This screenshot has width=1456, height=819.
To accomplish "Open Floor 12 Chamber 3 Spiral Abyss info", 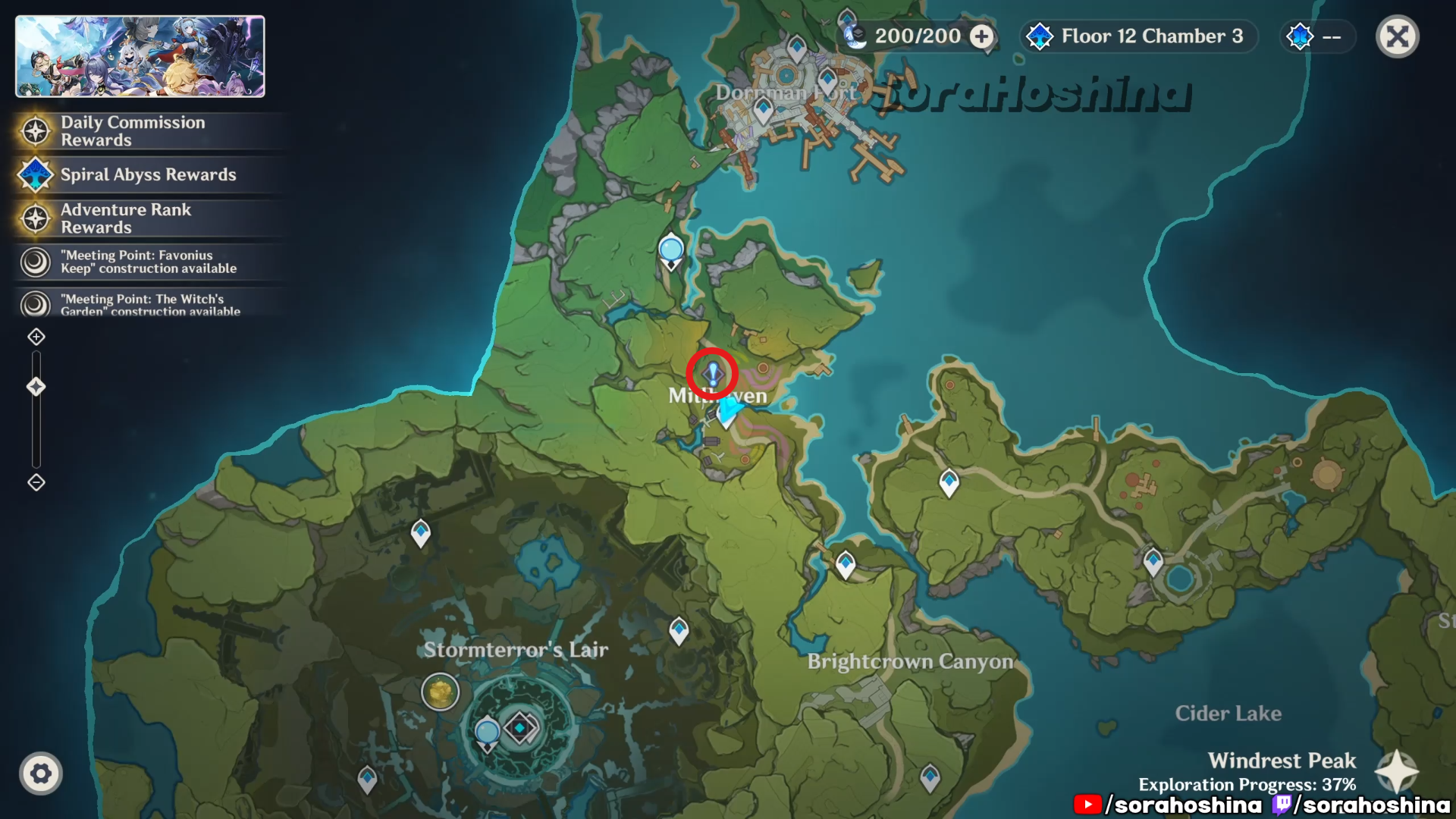I will [1139, 36].
